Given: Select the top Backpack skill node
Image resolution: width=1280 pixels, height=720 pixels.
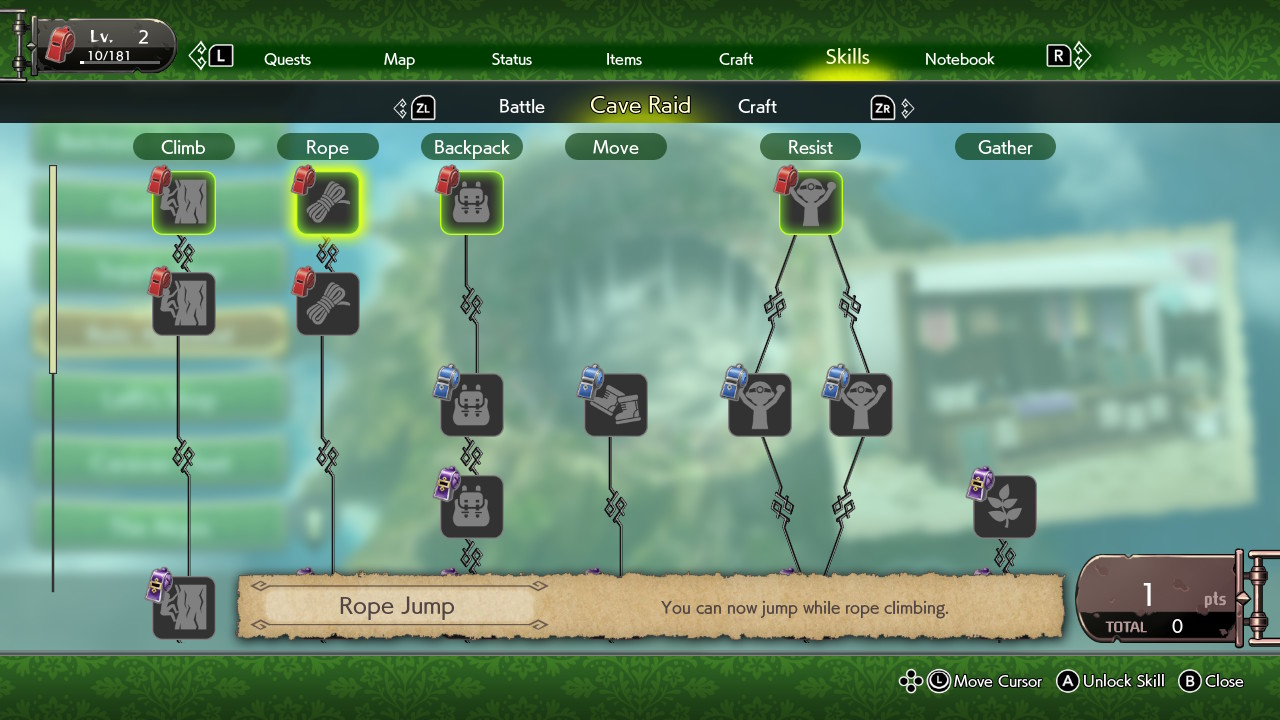Looking at the screenshot, I should coord(471,203).
